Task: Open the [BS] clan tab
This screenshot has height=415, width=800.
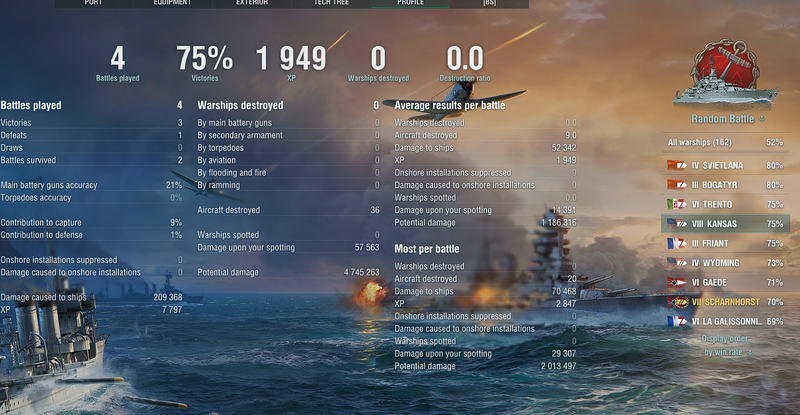Action: tap(489, 3)
